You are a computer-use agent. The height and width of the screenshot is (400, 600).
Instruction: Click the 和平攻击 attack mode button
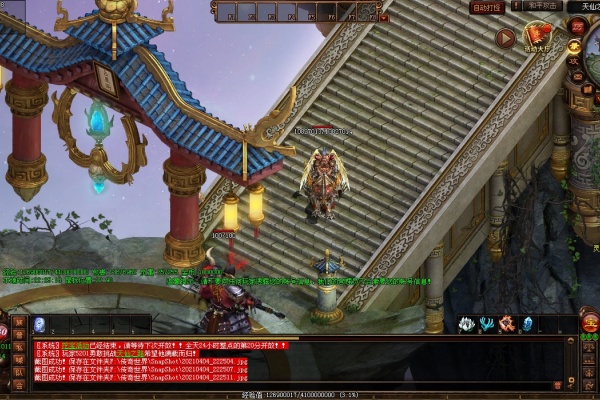544,5
